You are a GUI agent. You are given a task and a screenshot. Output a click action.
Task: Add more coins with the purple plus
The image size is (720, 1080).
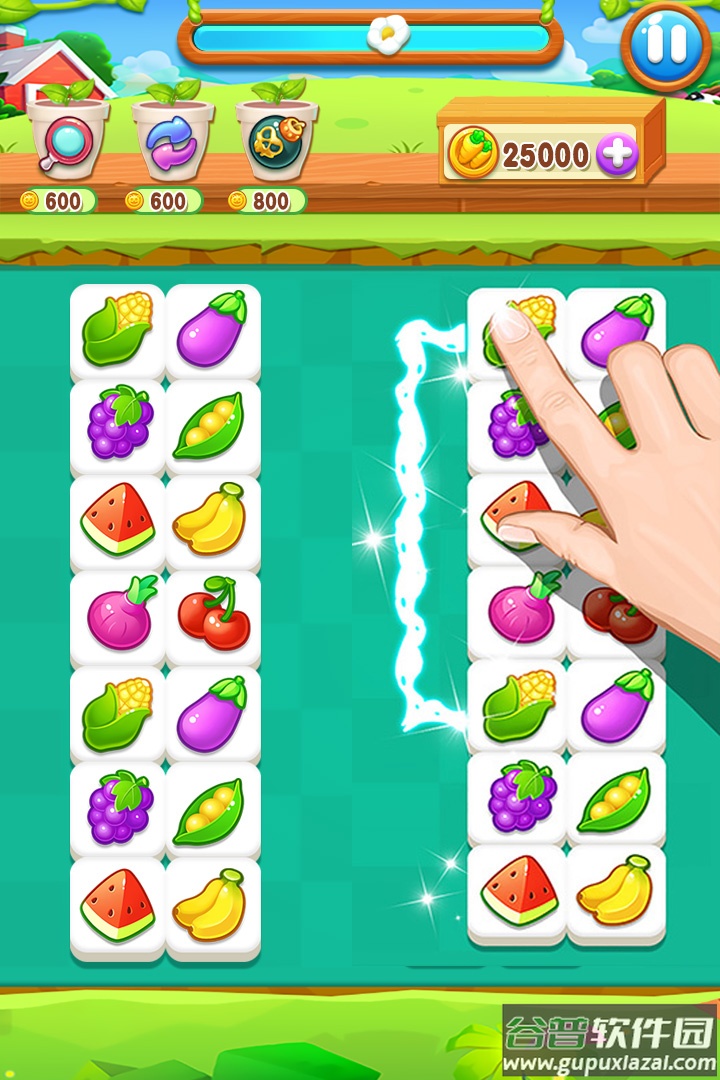coord(616,154)
